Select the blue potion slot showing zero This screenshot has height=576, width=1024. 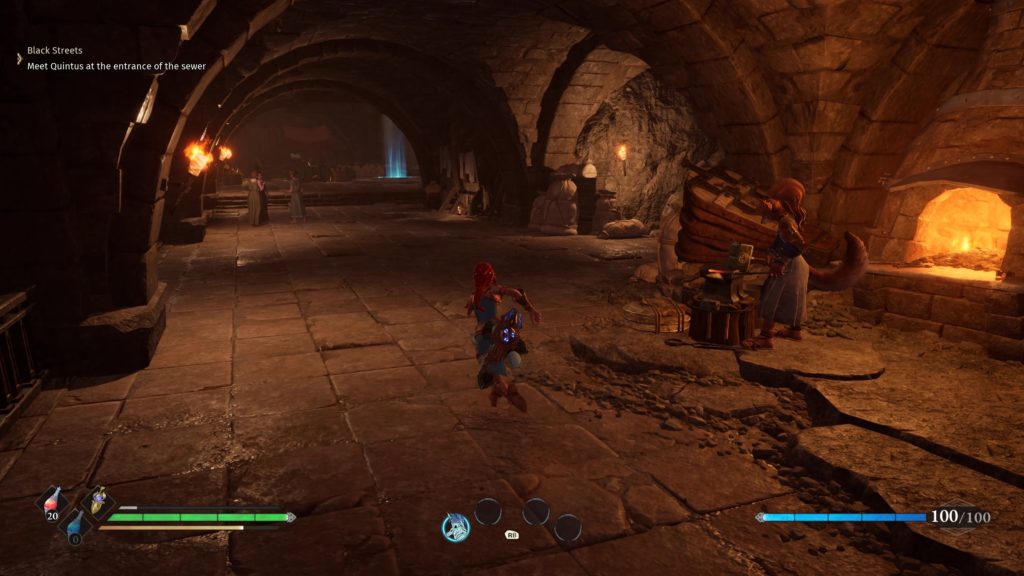[x=75, y=527]
